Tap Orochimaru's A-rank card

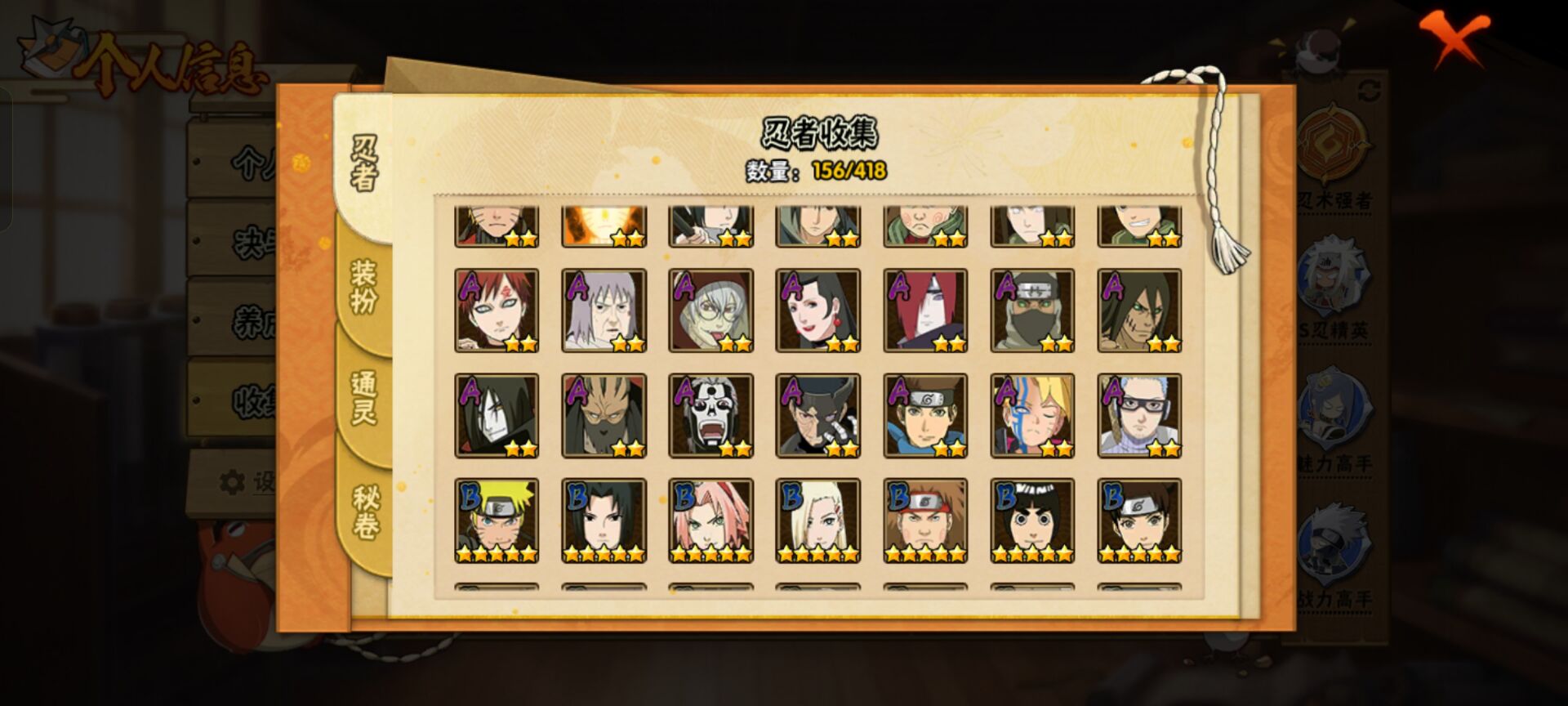click(x=497, y=415)
